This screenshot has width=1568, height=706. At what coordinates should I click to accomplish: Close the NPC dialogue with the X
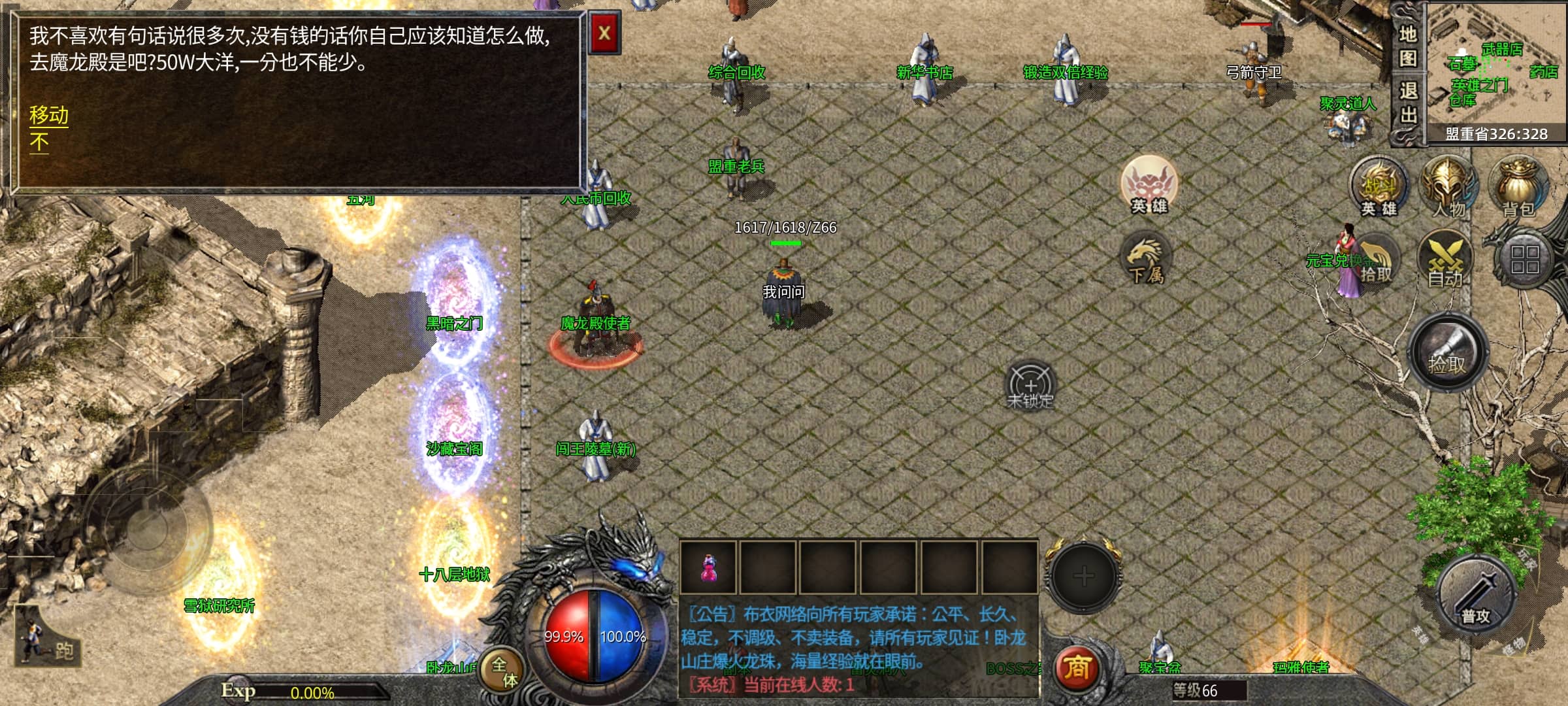[604, 33]
